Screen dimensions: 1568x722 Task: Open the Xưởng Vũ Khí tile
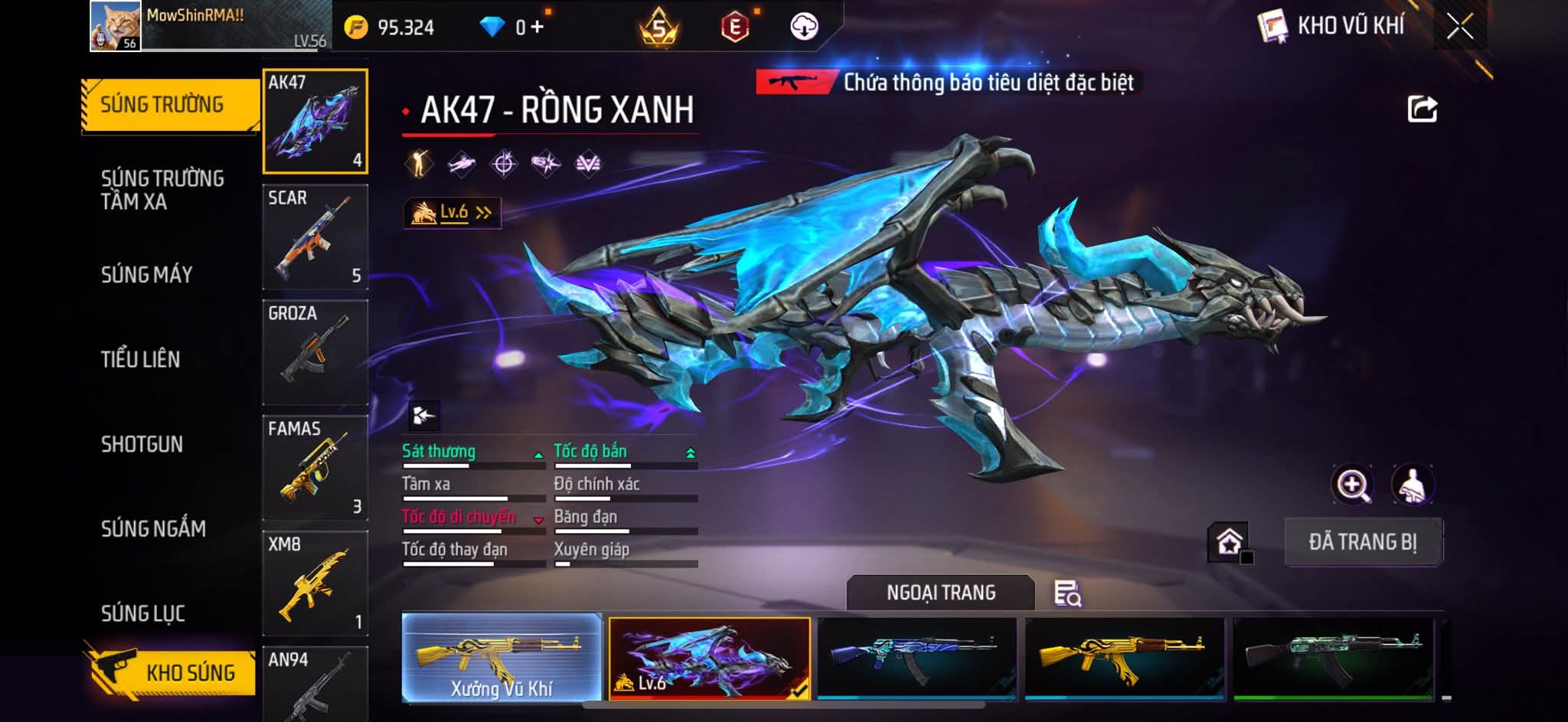pos(501,658)
